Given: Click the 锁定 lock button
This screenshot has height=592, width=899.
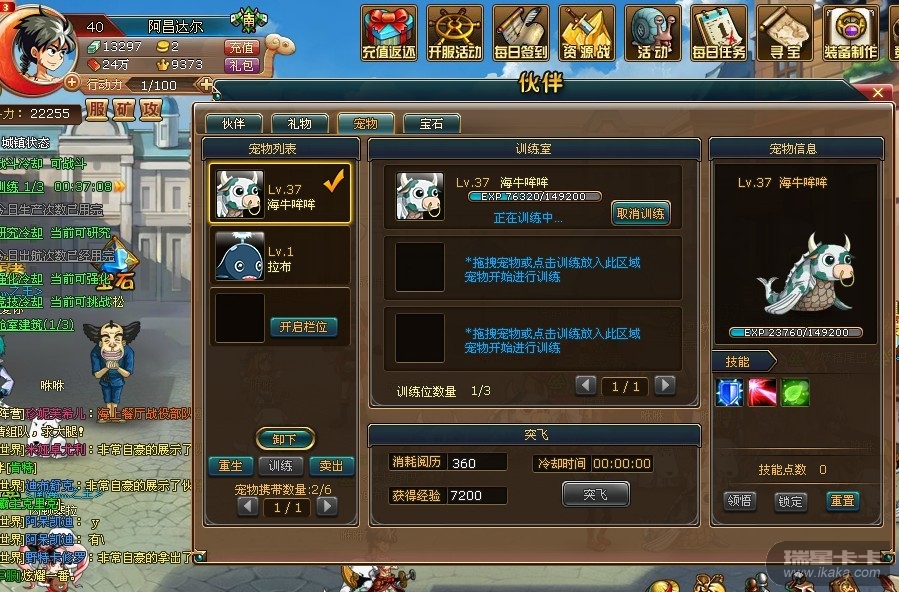Looking at the screenshot, I should click(790, 500).
